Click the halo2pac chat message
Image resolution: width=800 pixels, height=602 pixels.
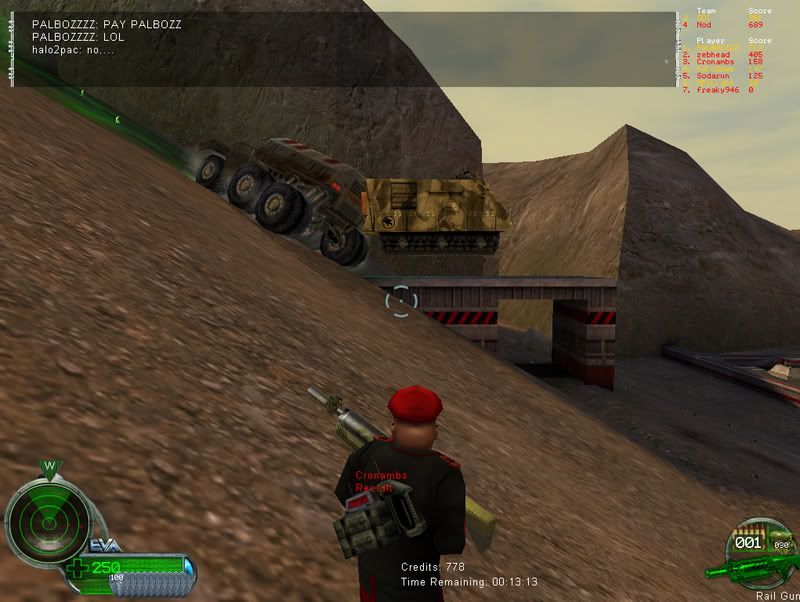pos(73,50)
